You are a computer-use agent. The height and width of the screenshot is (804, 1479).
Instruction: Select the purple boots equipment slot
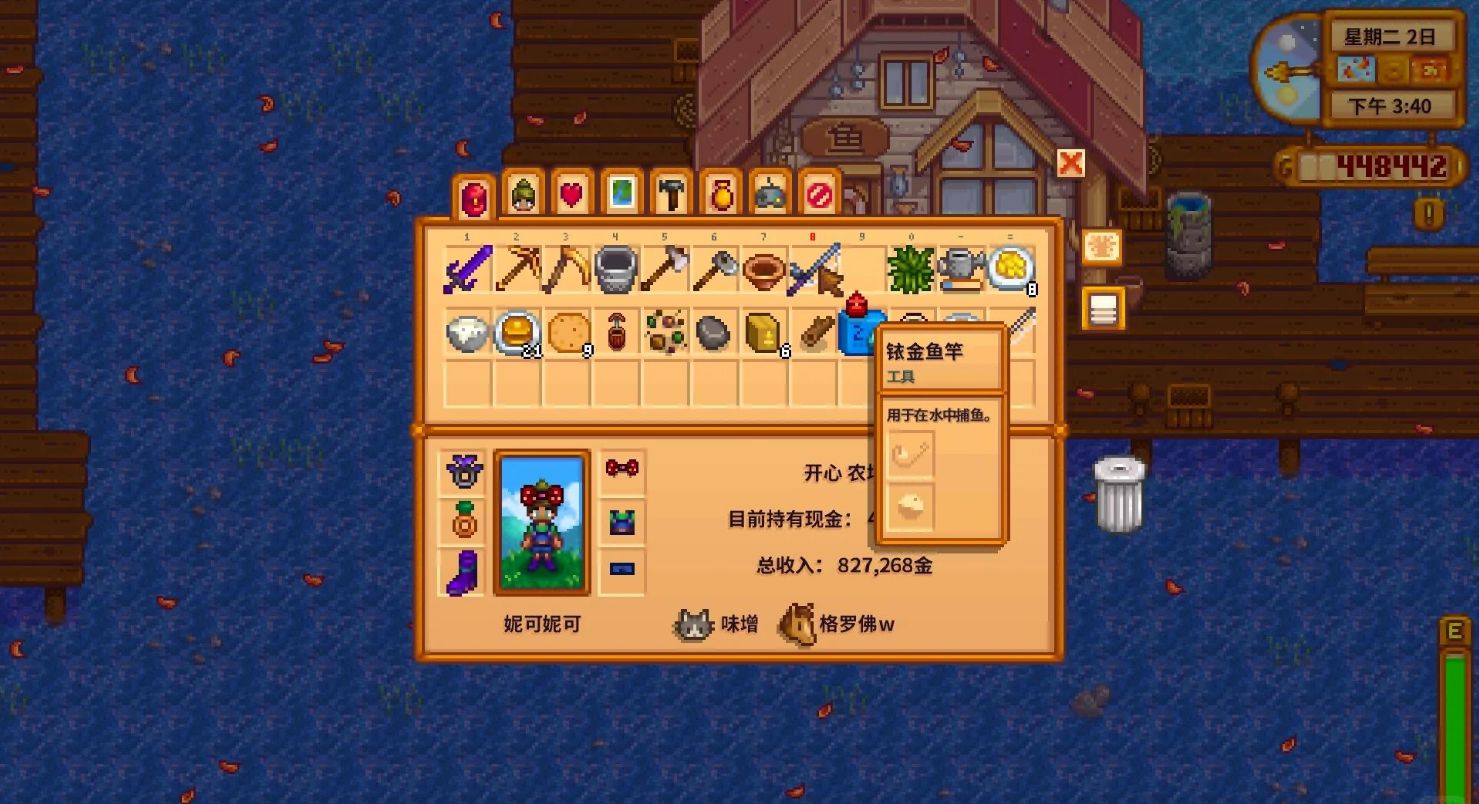463,573
